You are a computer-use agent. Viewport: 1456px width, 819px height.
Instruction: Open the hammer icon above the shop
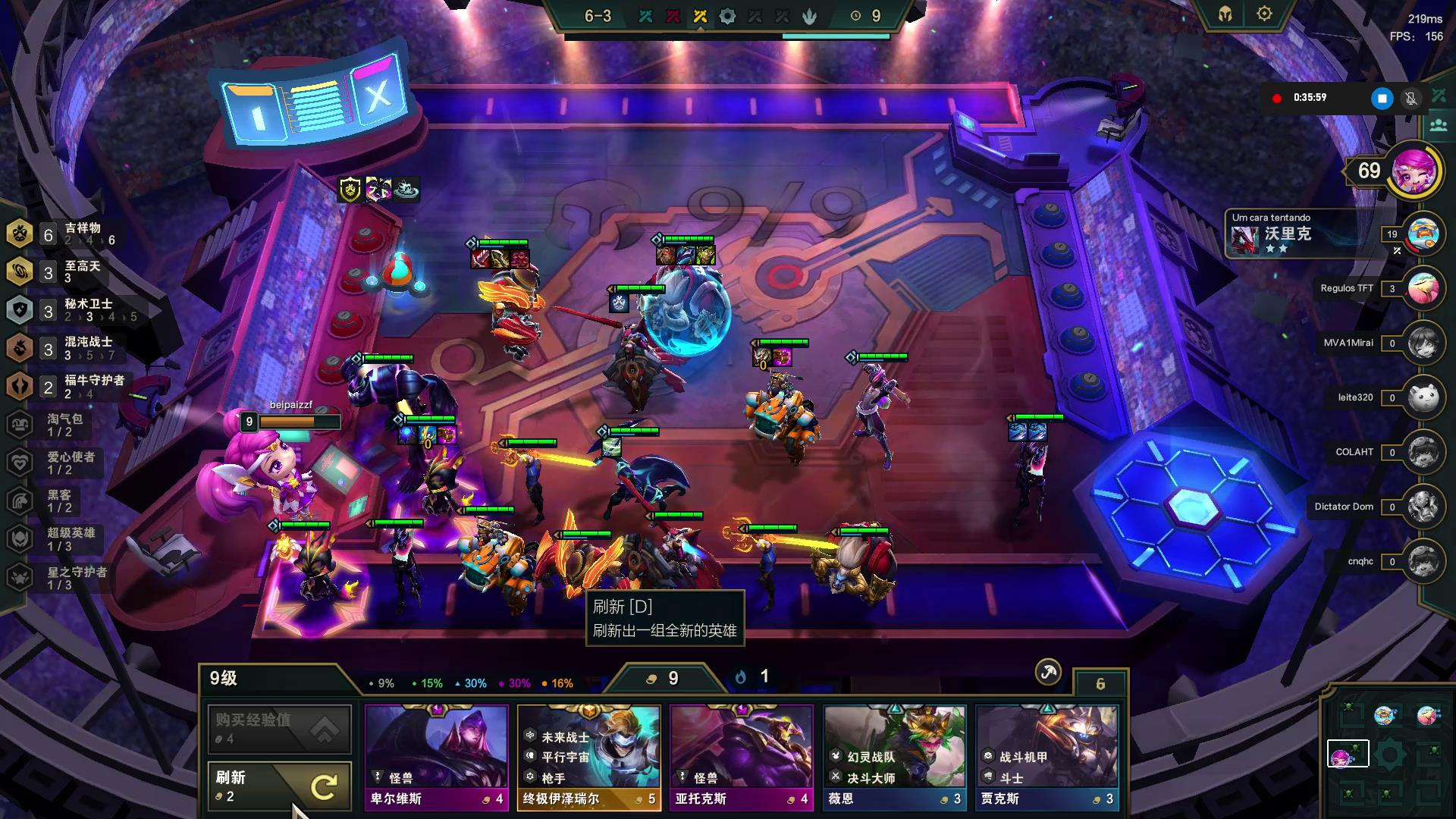tap(1048, 671)
